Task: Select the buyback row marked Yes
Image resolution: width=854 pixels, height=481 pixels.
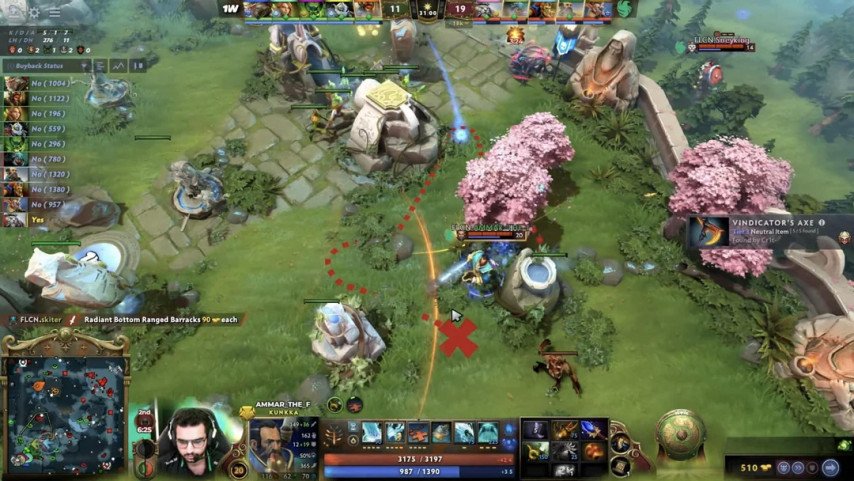Action: tap(30, 218)
